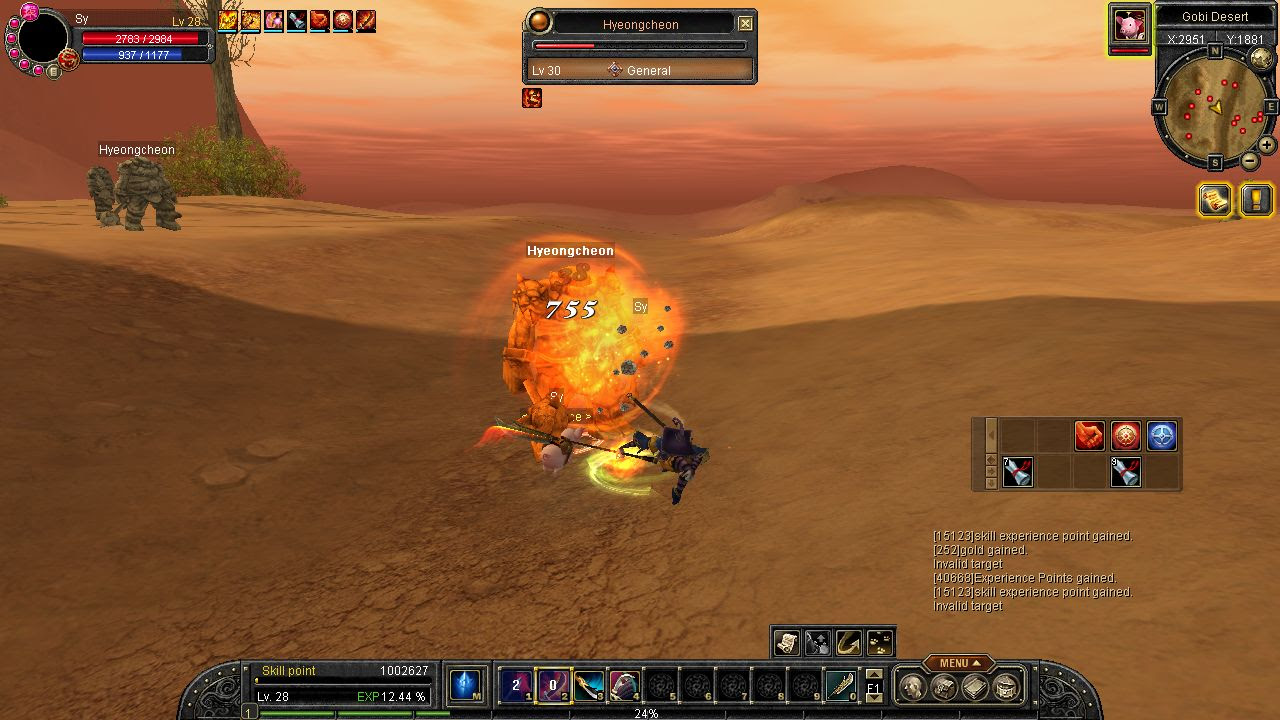Activate the blade skill in hotbar slot 3
Image resolution: width=1280 pixels, height=720 pixels.
coord(589,685)
